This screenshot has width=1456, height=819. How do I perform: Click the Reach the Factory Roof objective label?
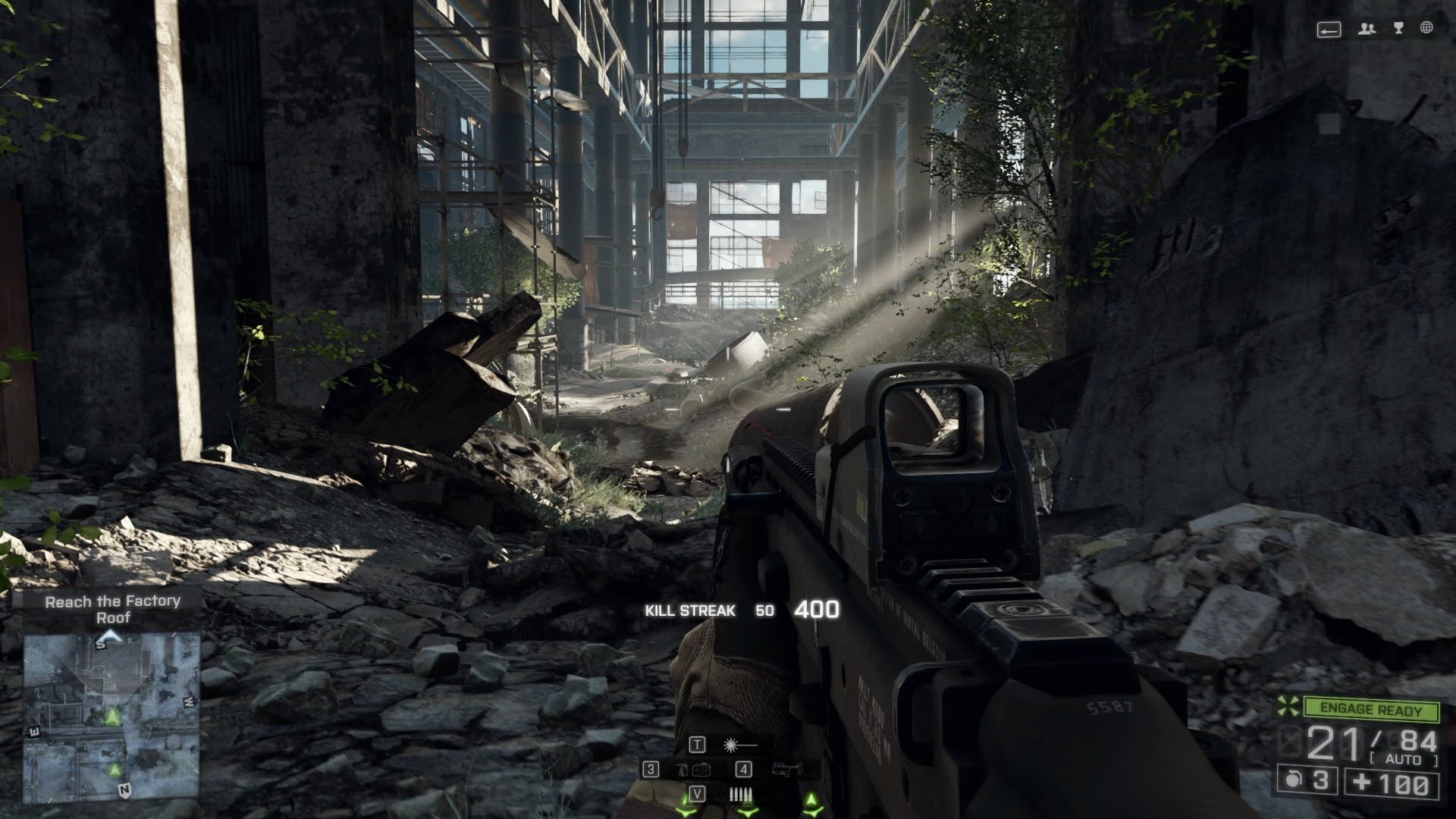112,610
